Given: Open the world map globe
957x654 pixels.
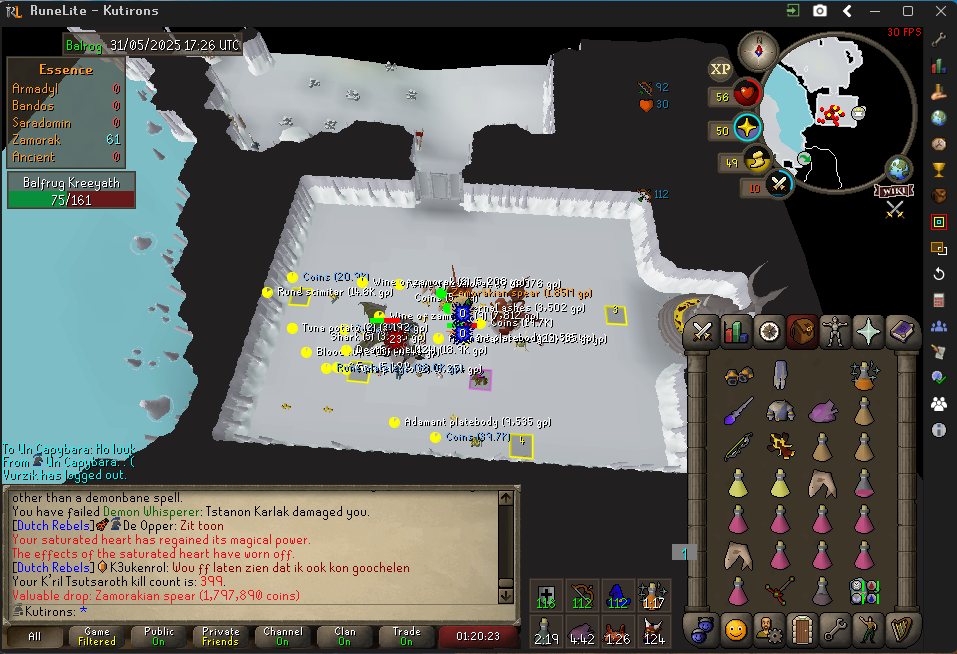Looking at the screenshot, I should click(x=898, y=167).
